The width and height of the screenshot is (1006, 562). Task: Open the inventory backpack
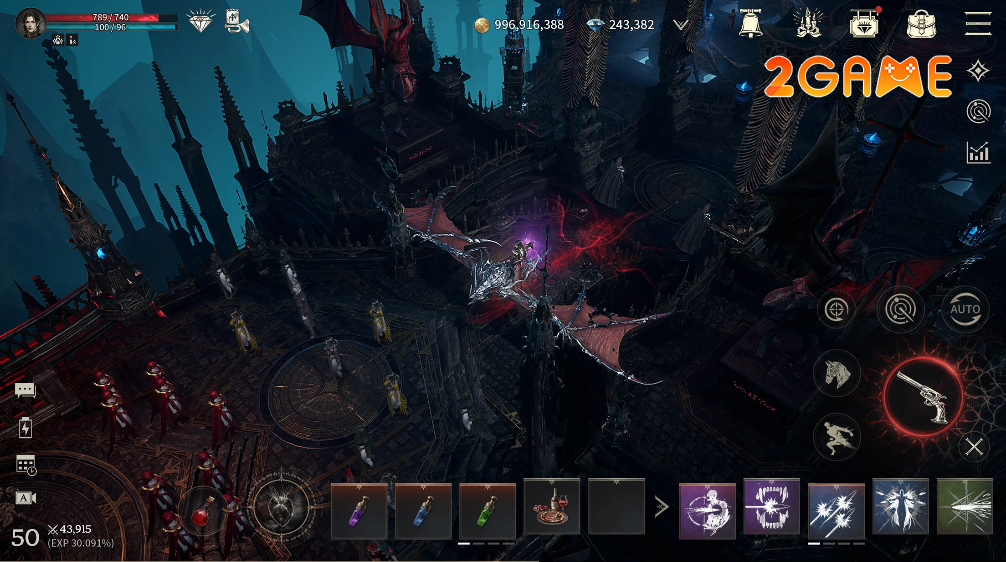tap(921, 23)
